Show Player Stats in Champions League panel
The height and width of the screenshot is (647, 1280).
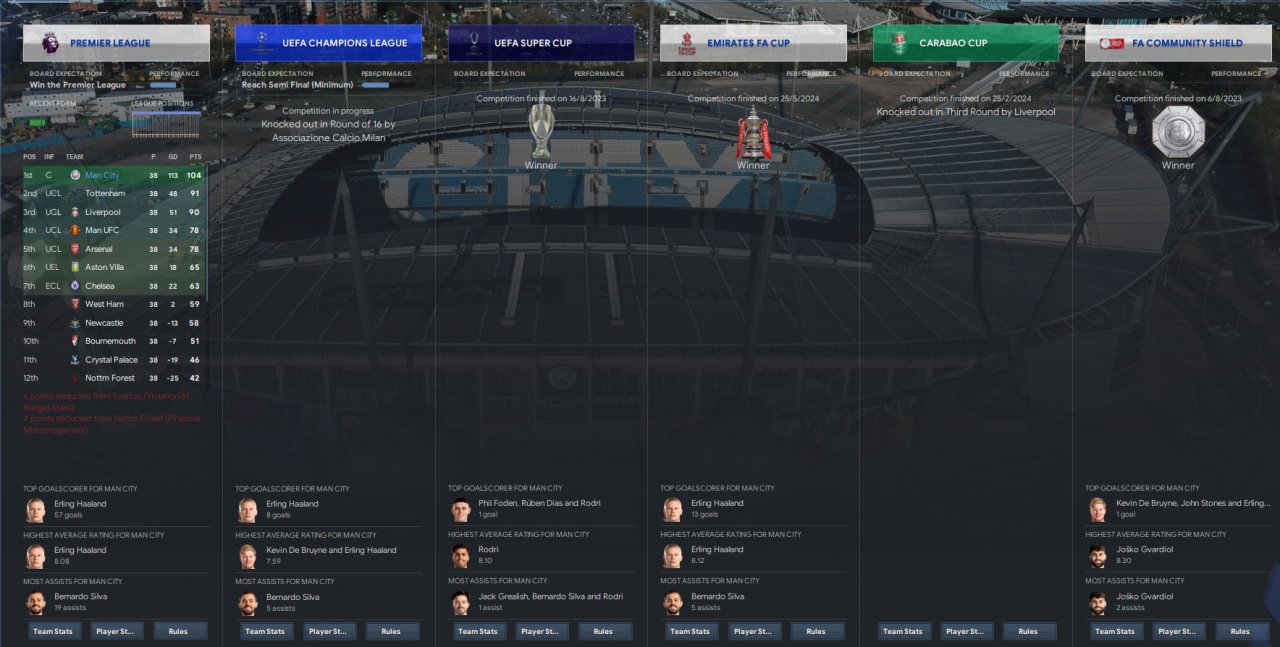tap(329, 631)
